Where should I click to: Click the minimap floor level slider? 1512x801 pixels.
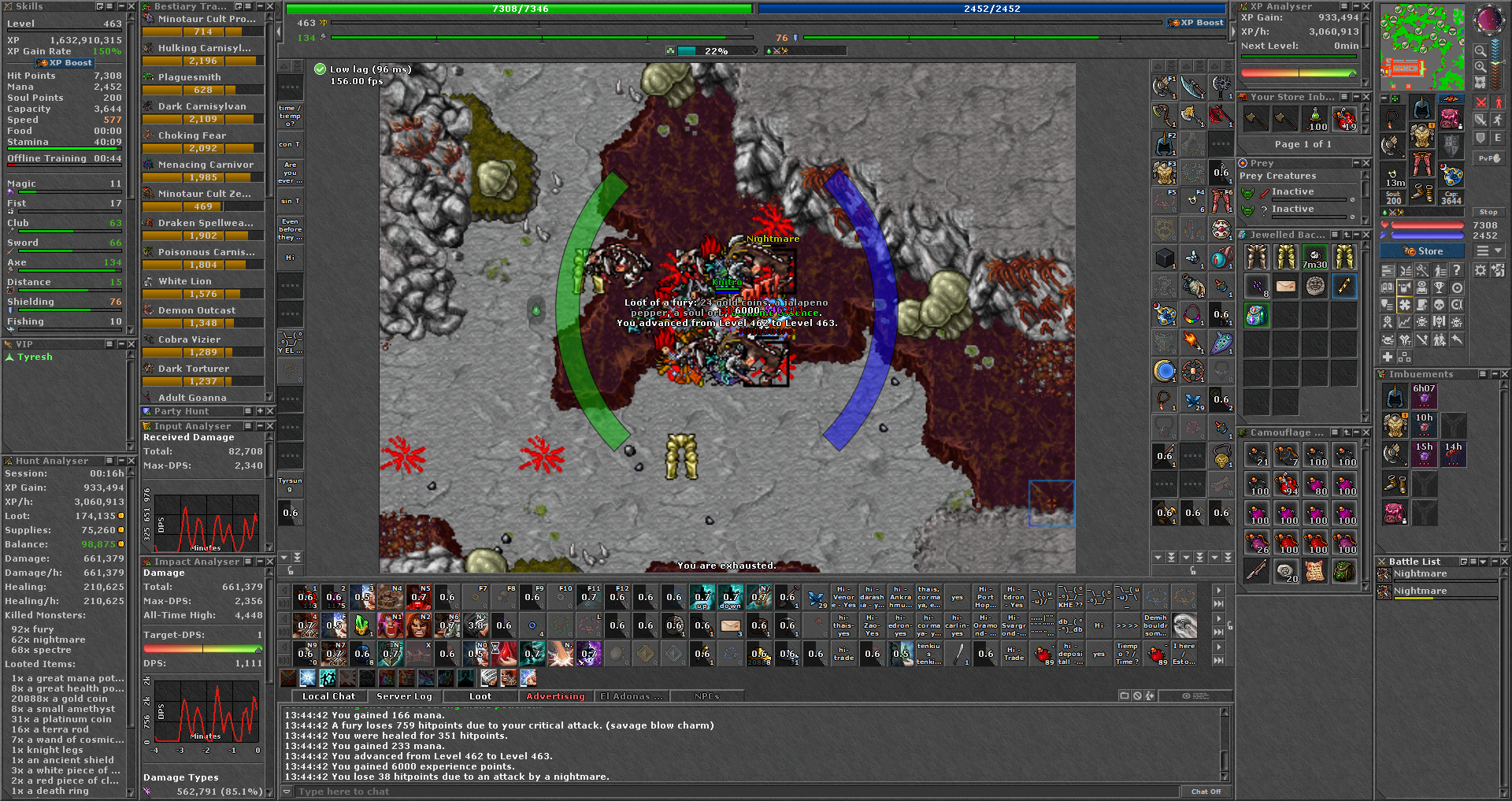click(x=1504, y=62)
